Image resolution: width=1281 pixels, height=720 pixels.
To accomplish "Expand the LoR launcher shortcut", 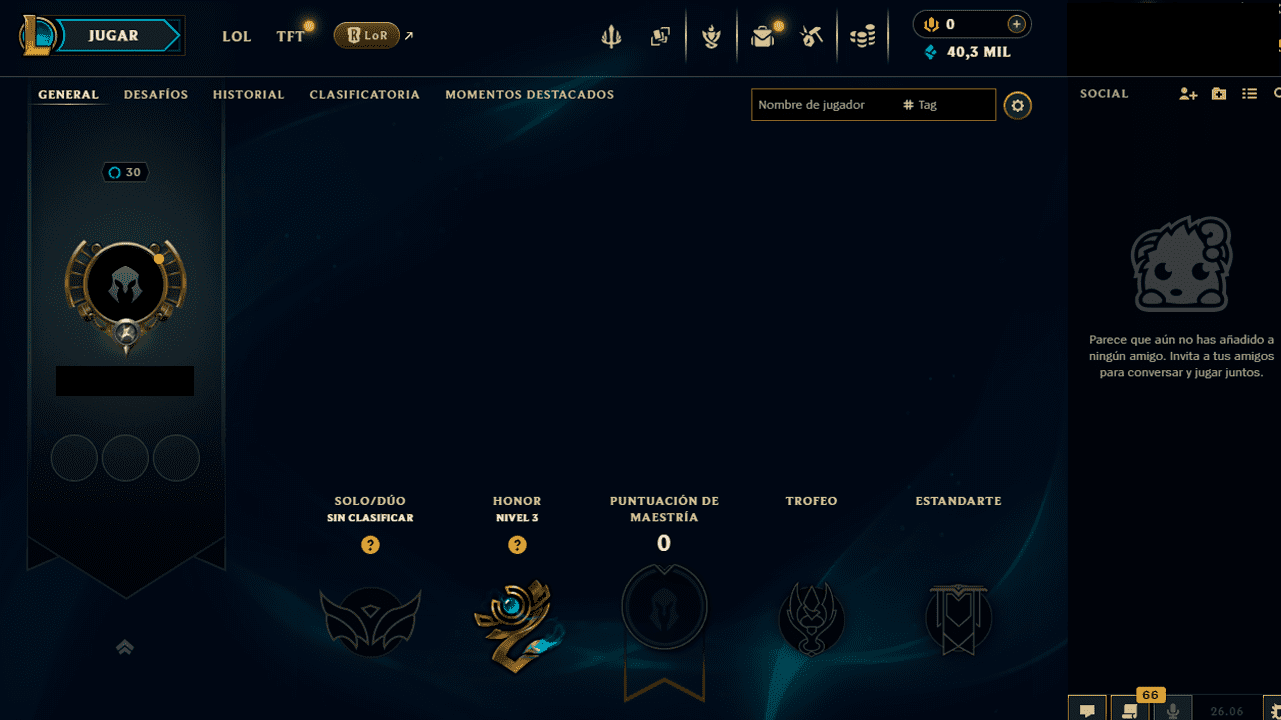I will [408, 34].
